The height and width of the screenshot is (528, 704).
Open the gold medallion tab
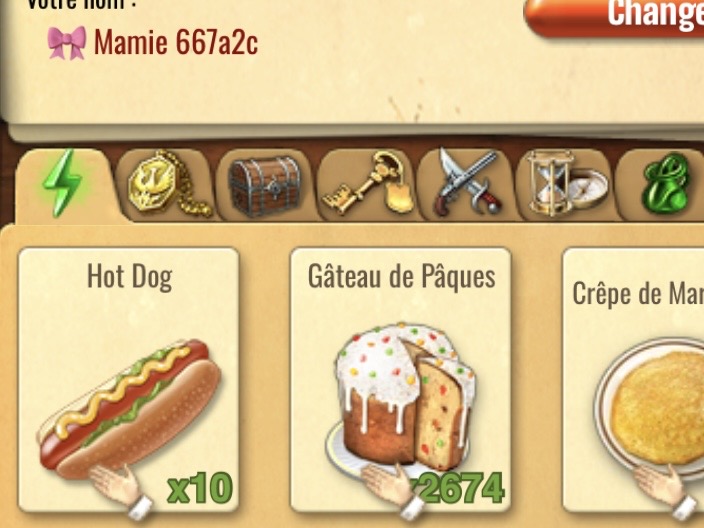[x=163, y=184]
